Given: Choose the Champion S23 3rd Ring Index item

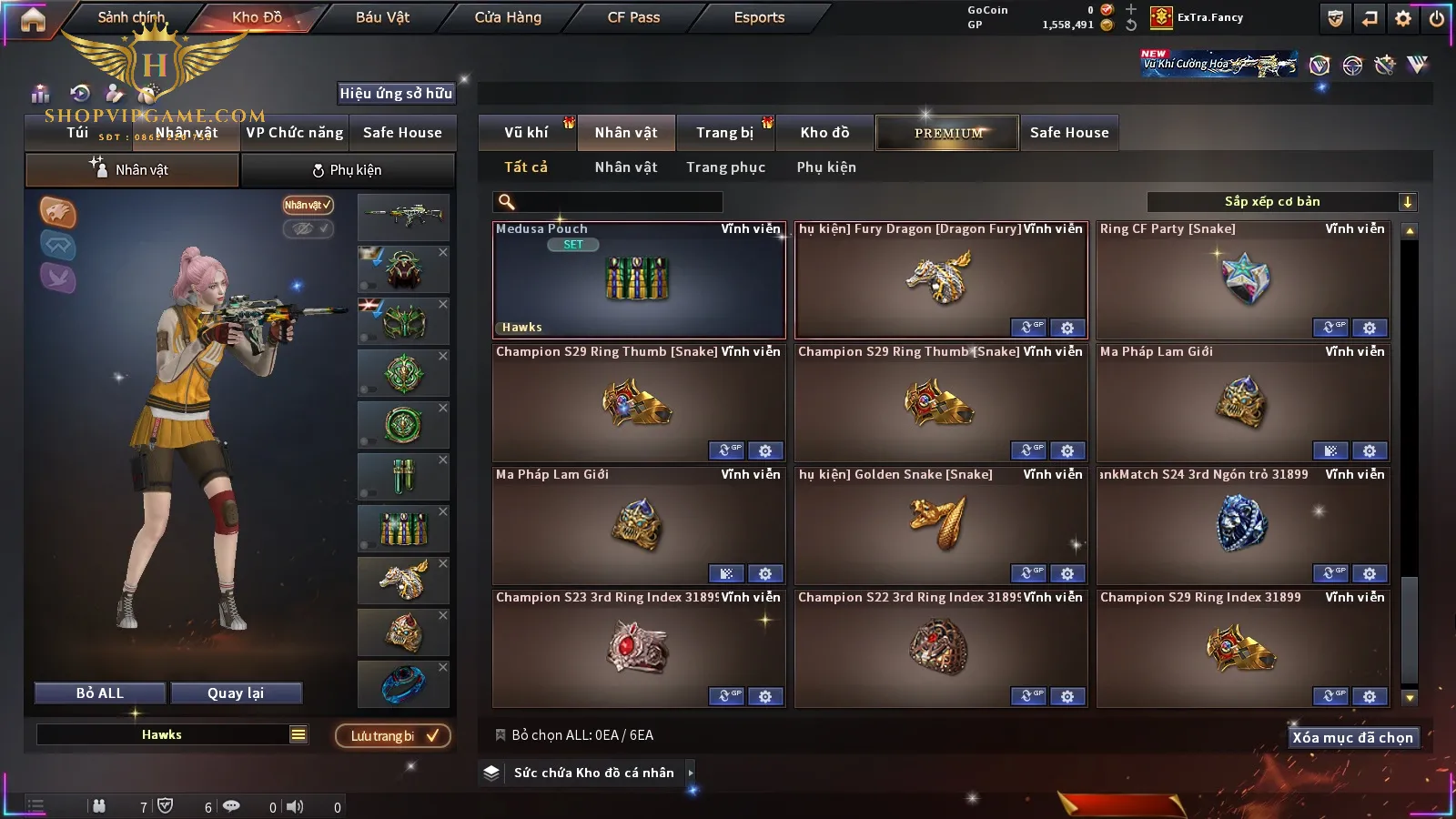Looking at the screenshot, I should (x=638, y=648).
